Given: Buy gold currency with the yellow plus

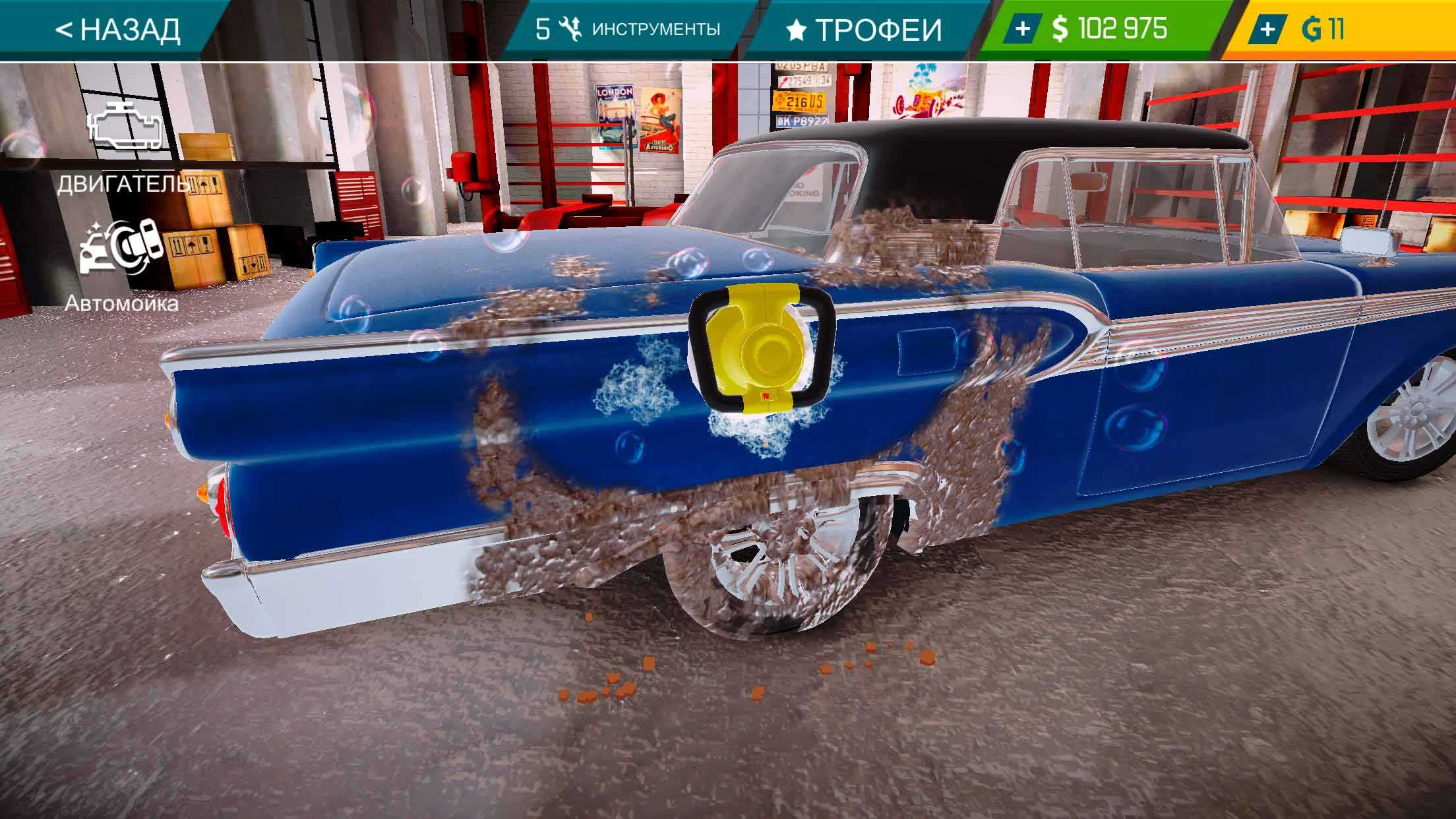Looking at the screenshot, I should click(x=1267, y=30).
